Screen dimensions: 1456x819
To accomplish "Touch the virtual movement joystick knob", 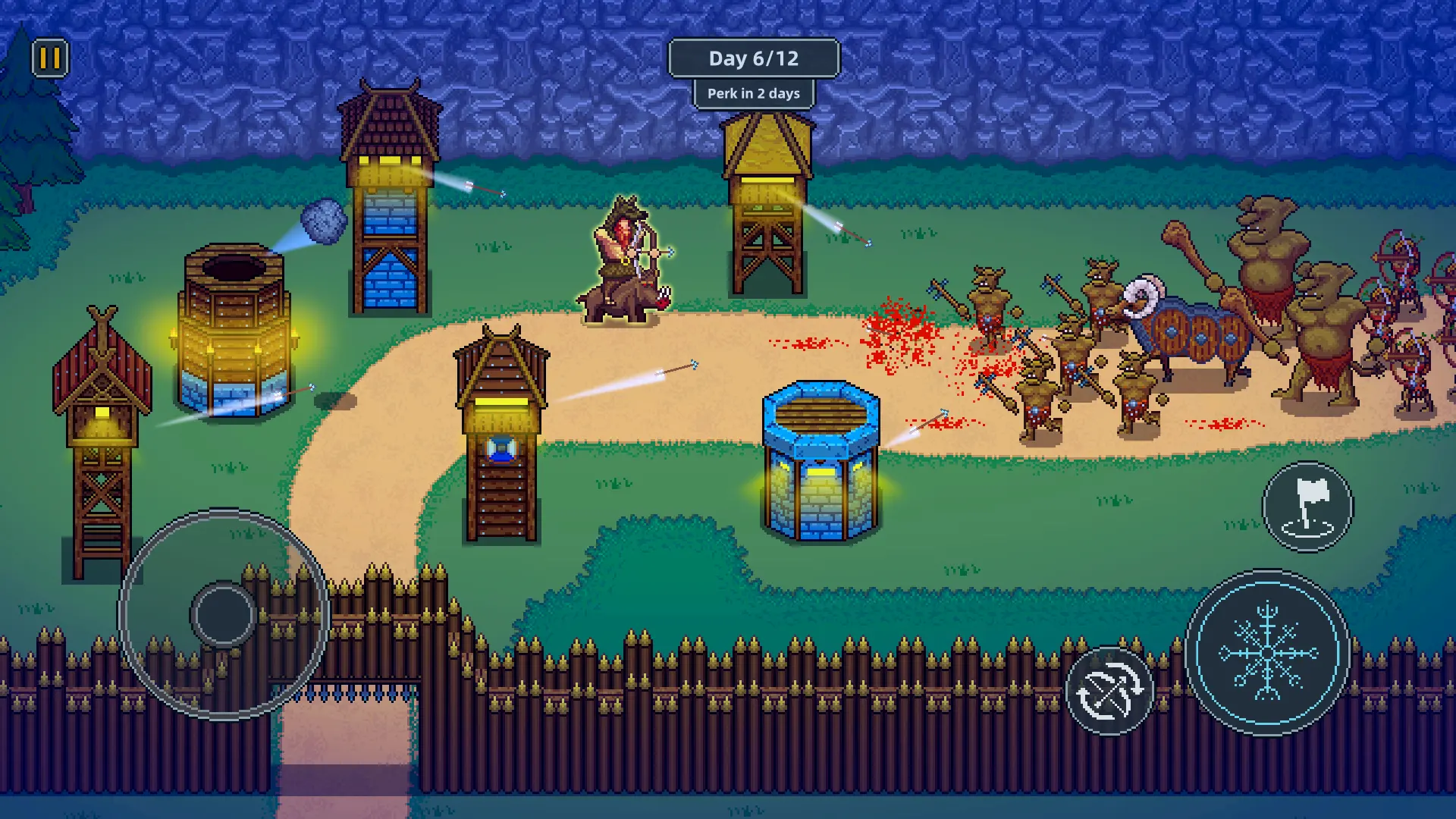I will [224, 614].
